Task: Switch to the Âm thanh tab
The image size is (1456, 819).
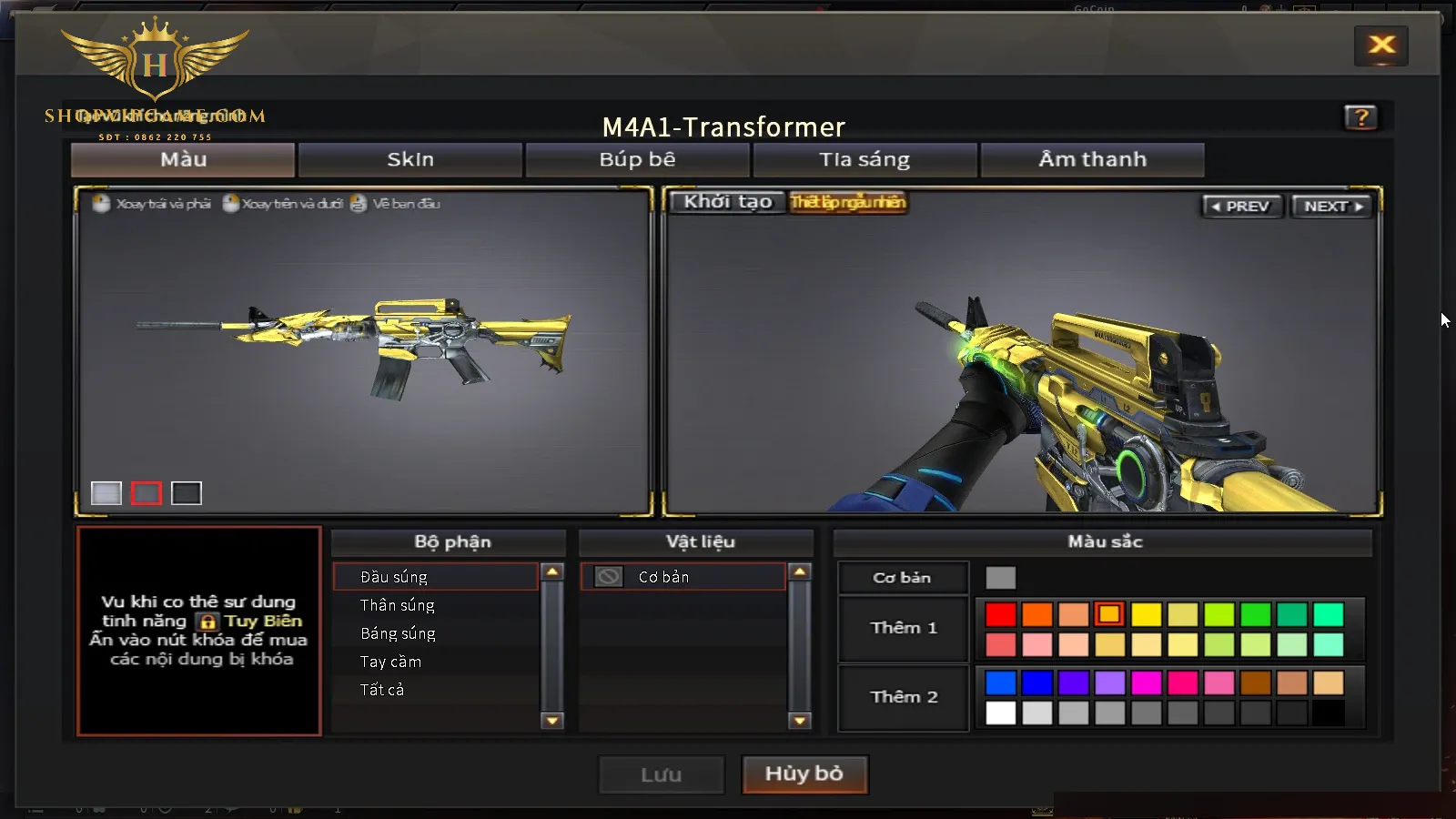Action: pos(1092,160)
